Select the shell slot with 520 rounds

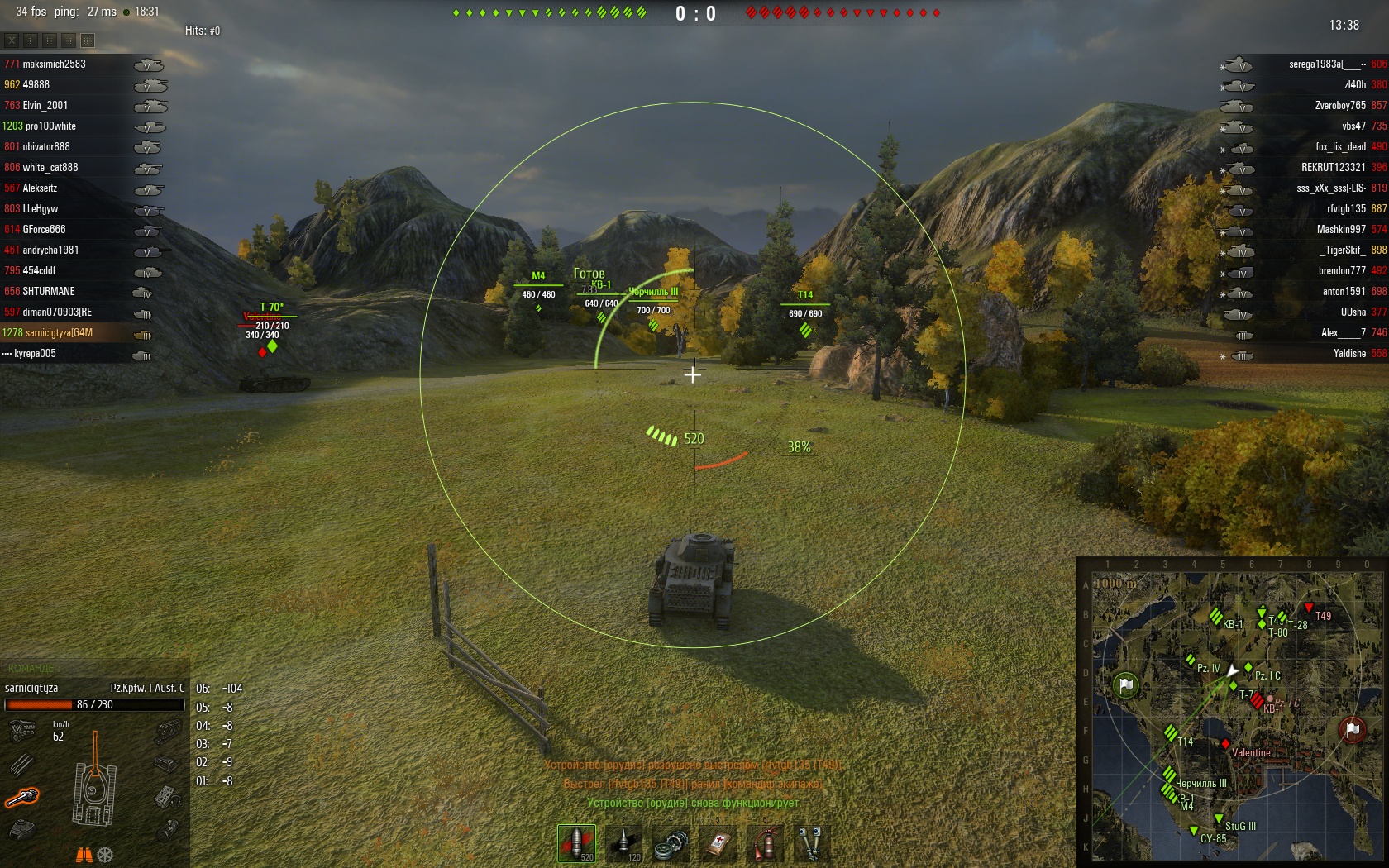576,843
